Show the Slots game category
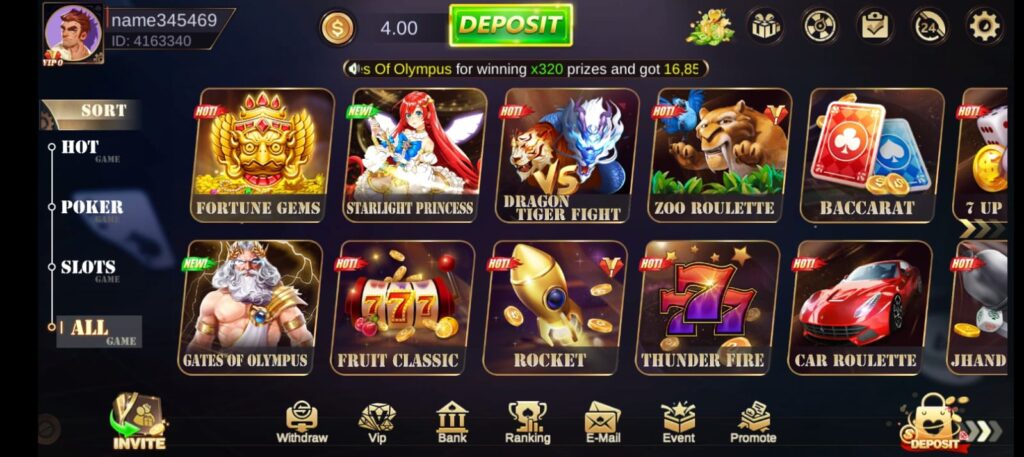Image resolution: width=1024 pixels, height=457 pixels. [88, 268]
